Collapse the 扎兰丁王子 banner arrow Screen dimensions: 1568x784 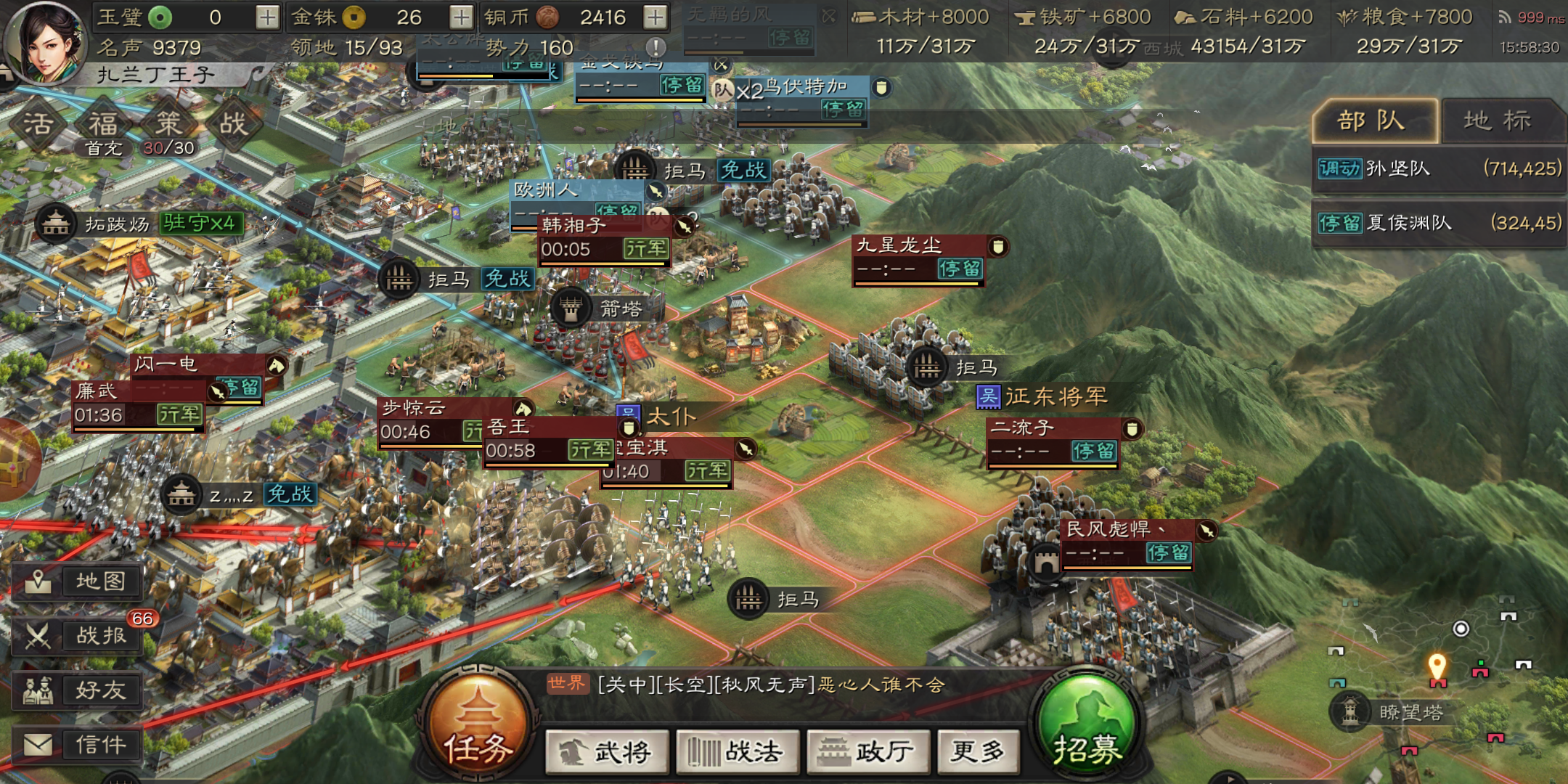258,73
